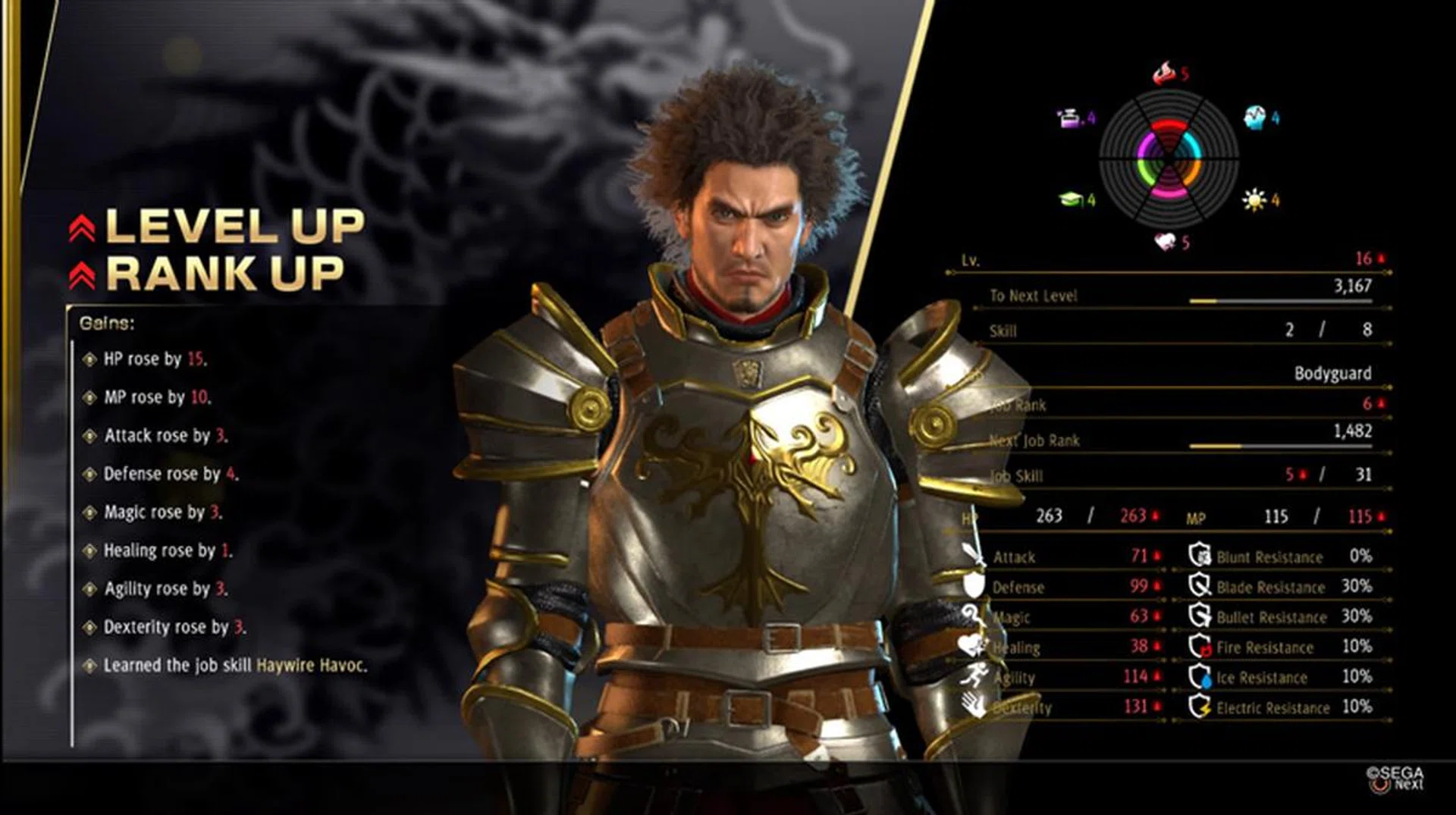The image size is (1456, 815).
Task: Select the blue Confidence head icon
Action: tap(1254, 117)
